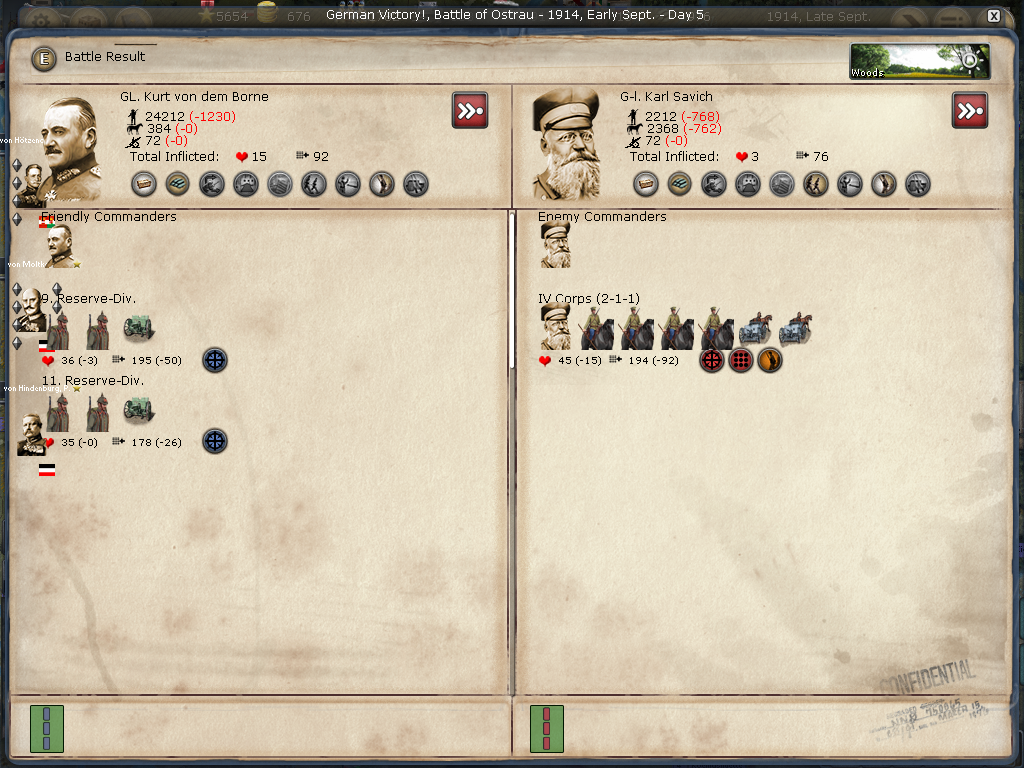Select G-l. Karl Savich's large portrait

(565, 145)
